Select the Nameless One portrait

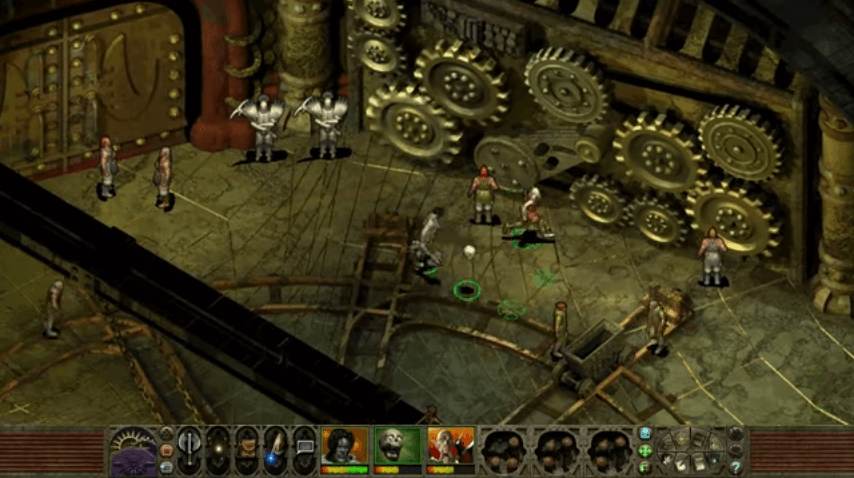click(x=343, y=447)
